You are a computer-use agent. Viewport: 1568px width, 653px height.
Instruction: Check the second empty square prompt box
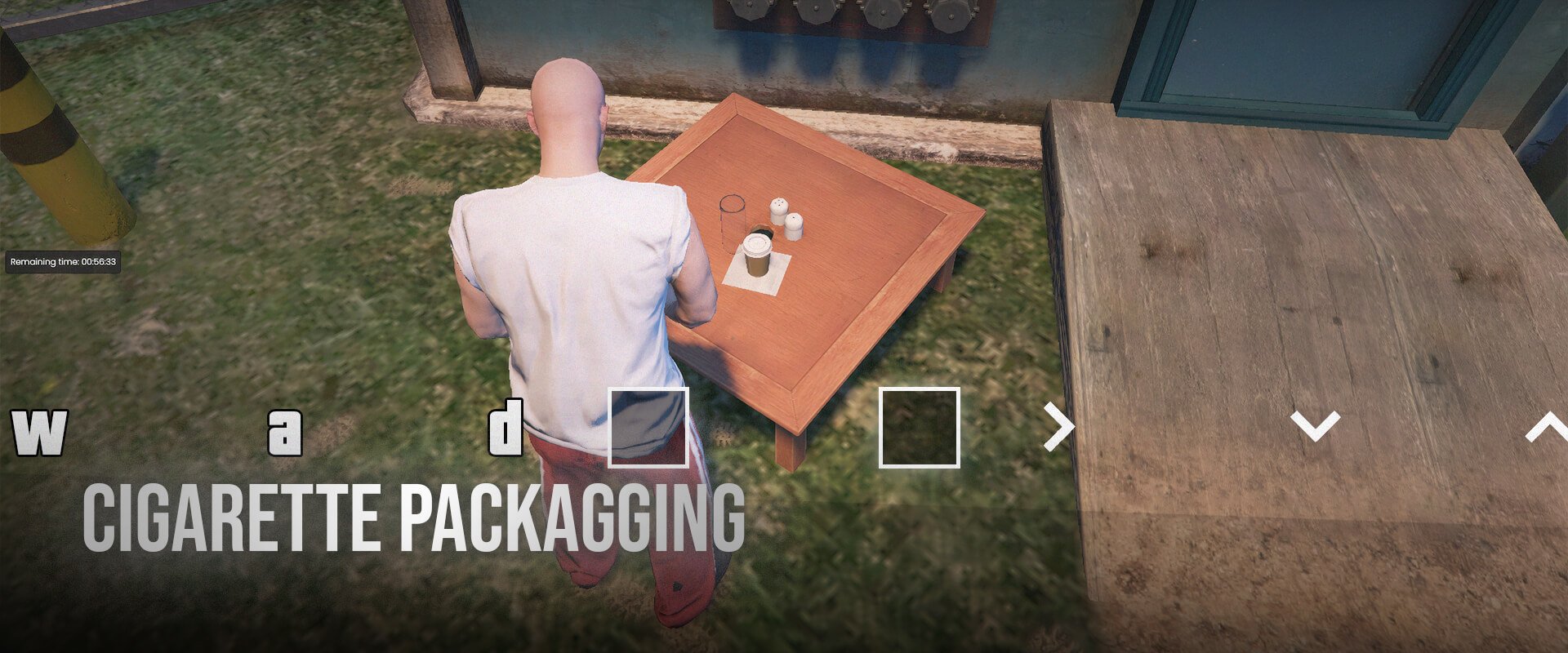[x=919, y=426]
